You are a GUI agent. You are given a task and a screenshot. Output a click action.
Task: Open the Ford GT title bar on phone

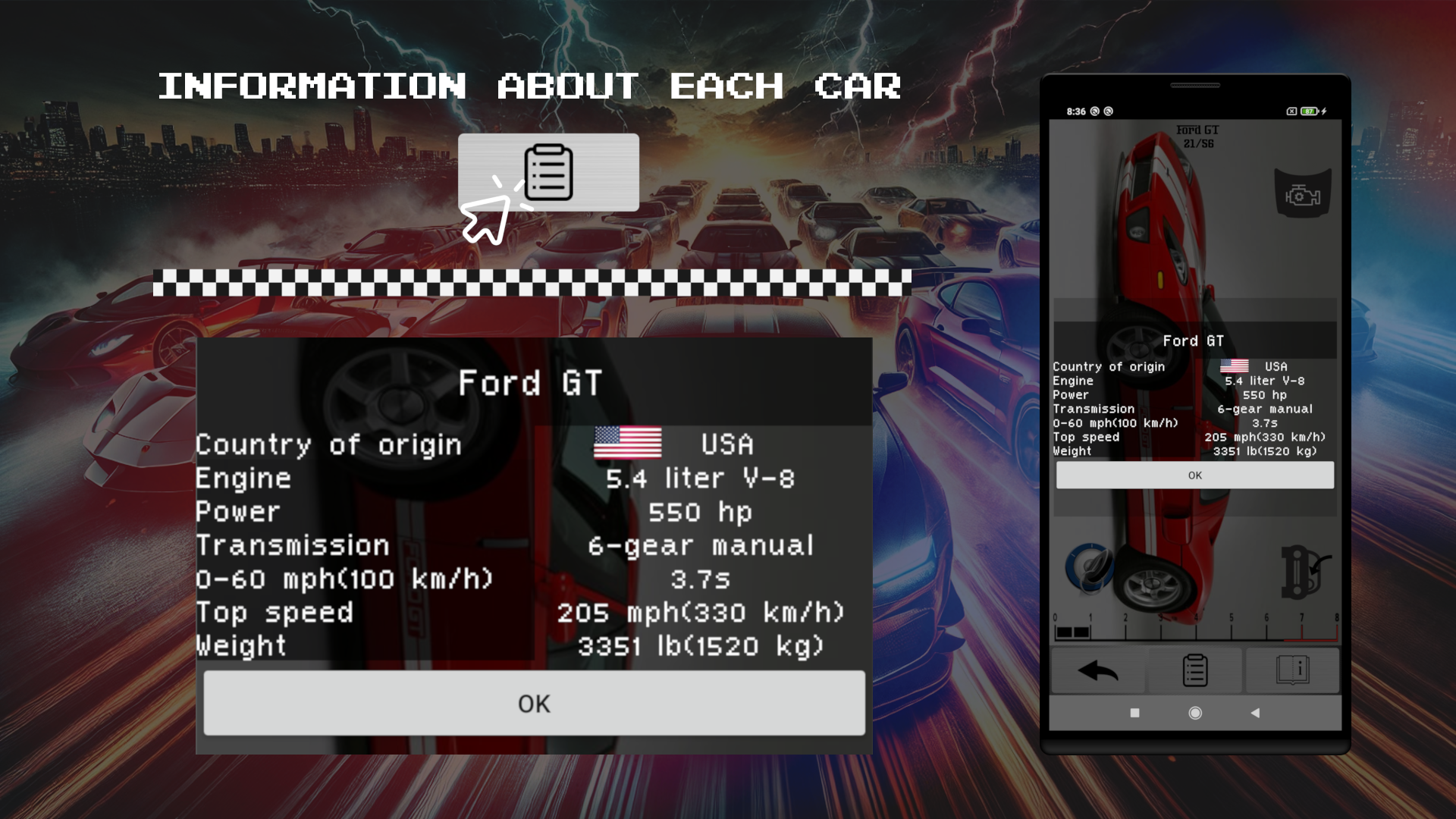1194,341
